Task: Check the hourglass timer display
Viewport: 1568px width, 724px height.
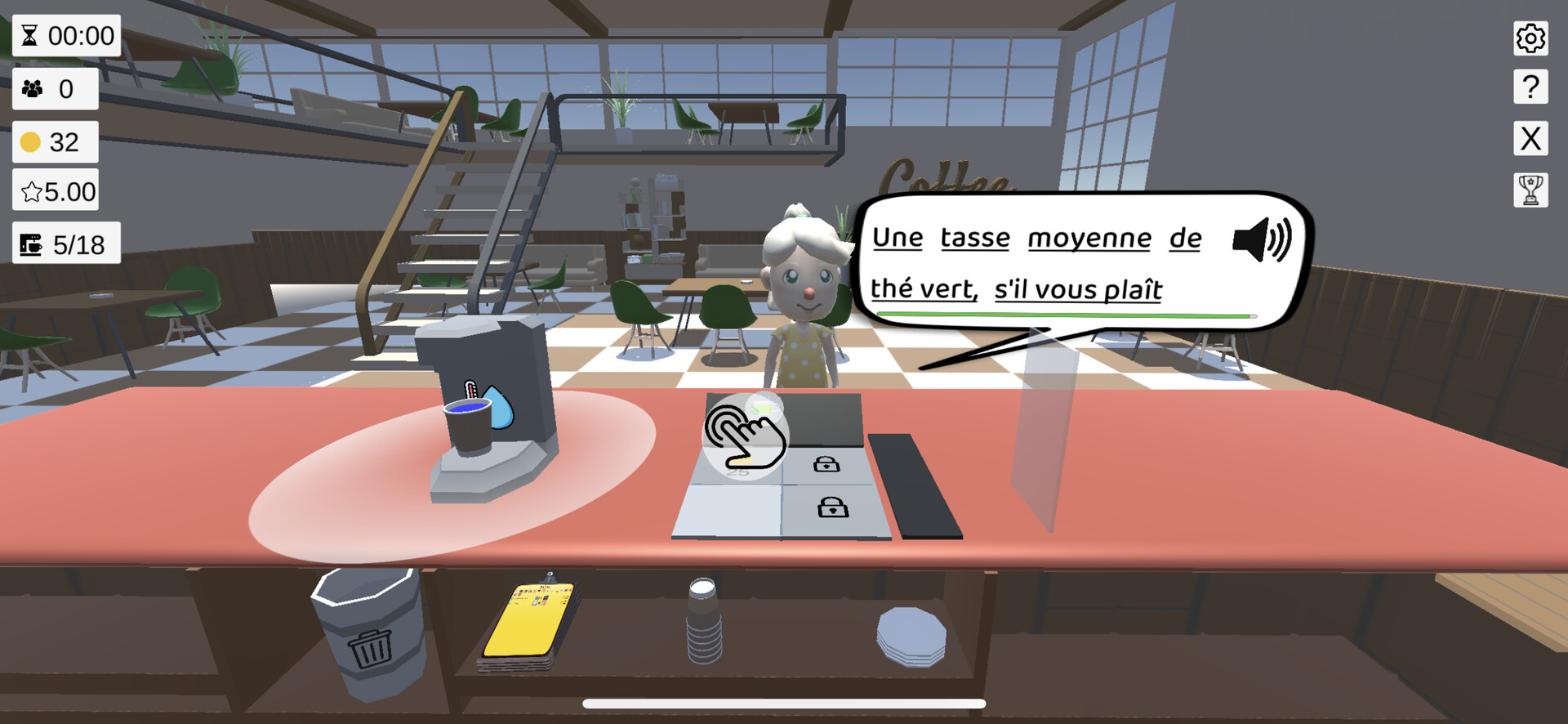Action: pos(65,36)
